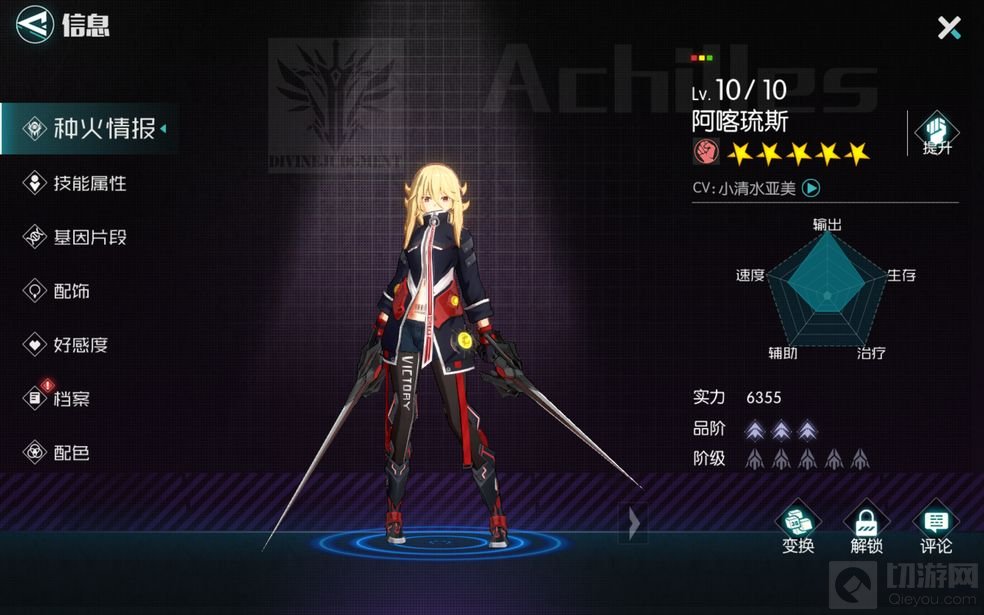The height and width of the screenshot is (615, 984).
Task: Open the 变换 transform option
Action: (798, 528)
